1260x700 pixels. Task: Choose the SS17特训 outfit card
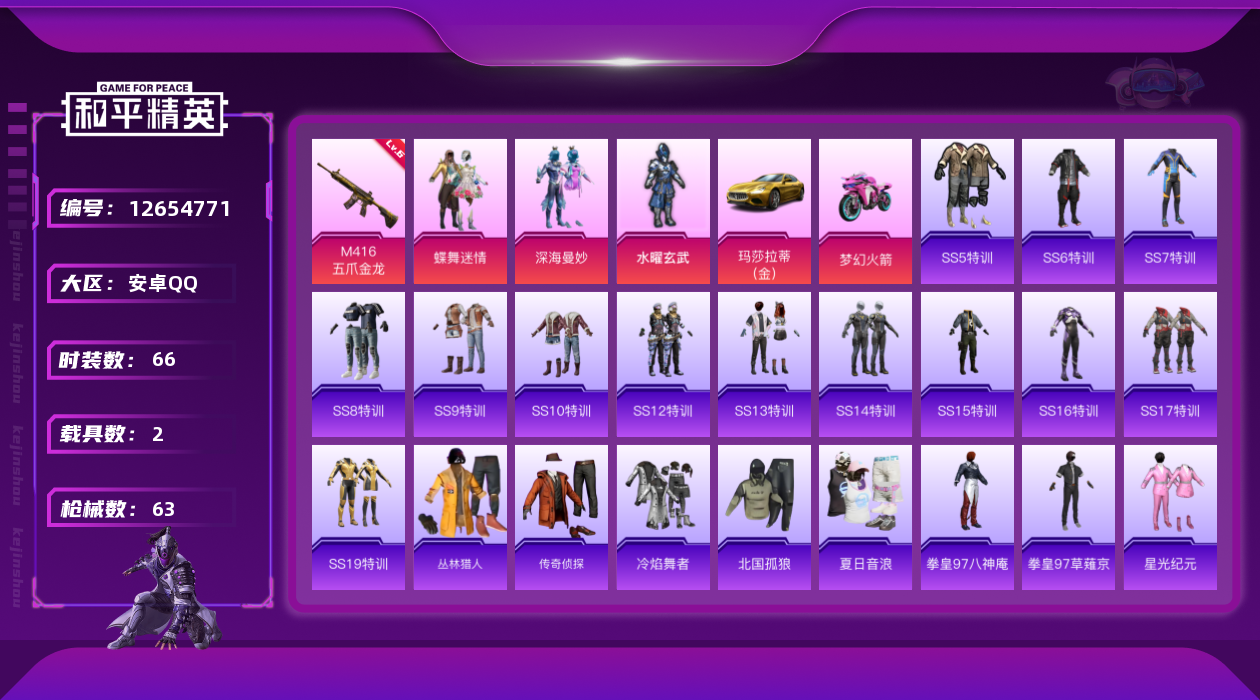tap(1170, 364)
